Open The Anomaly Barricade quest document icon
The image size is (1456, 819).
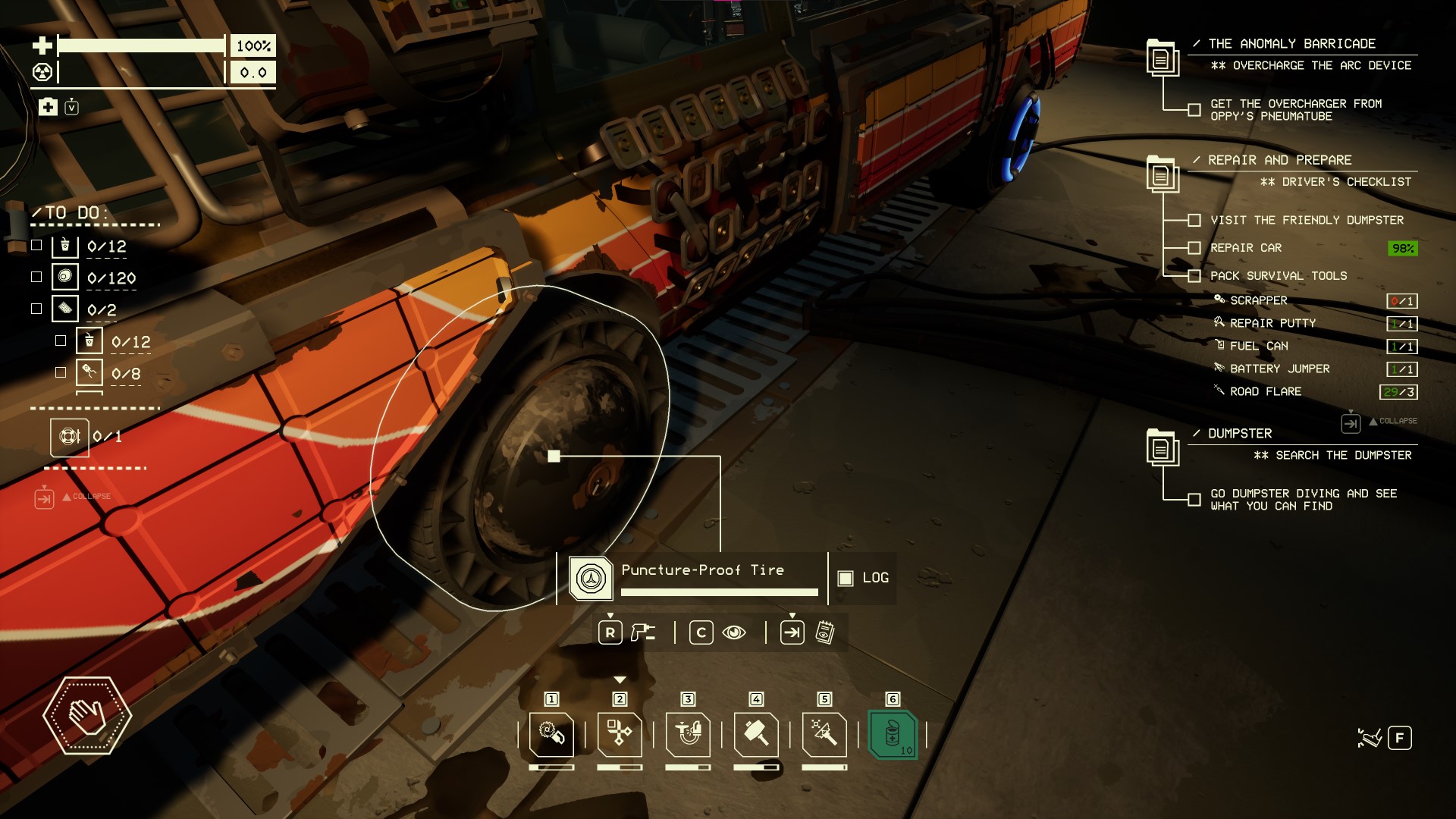point(1161,58)
